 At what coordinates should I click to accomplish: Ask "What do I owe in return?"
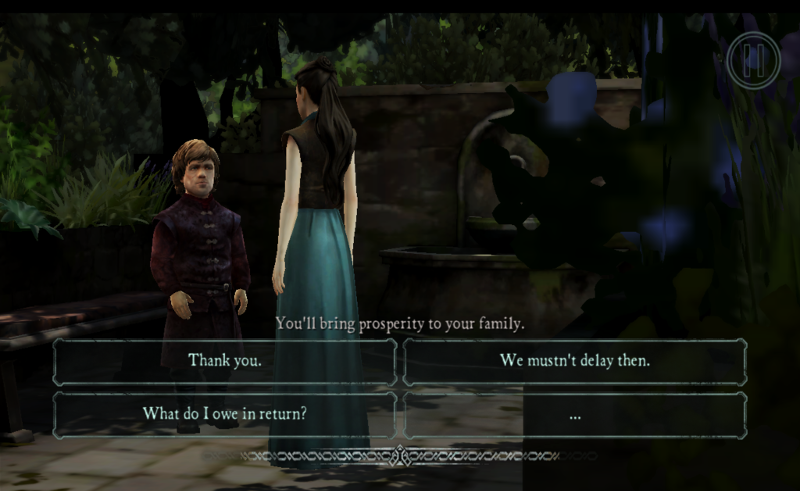pyautogui.click(x=225, y=414)
